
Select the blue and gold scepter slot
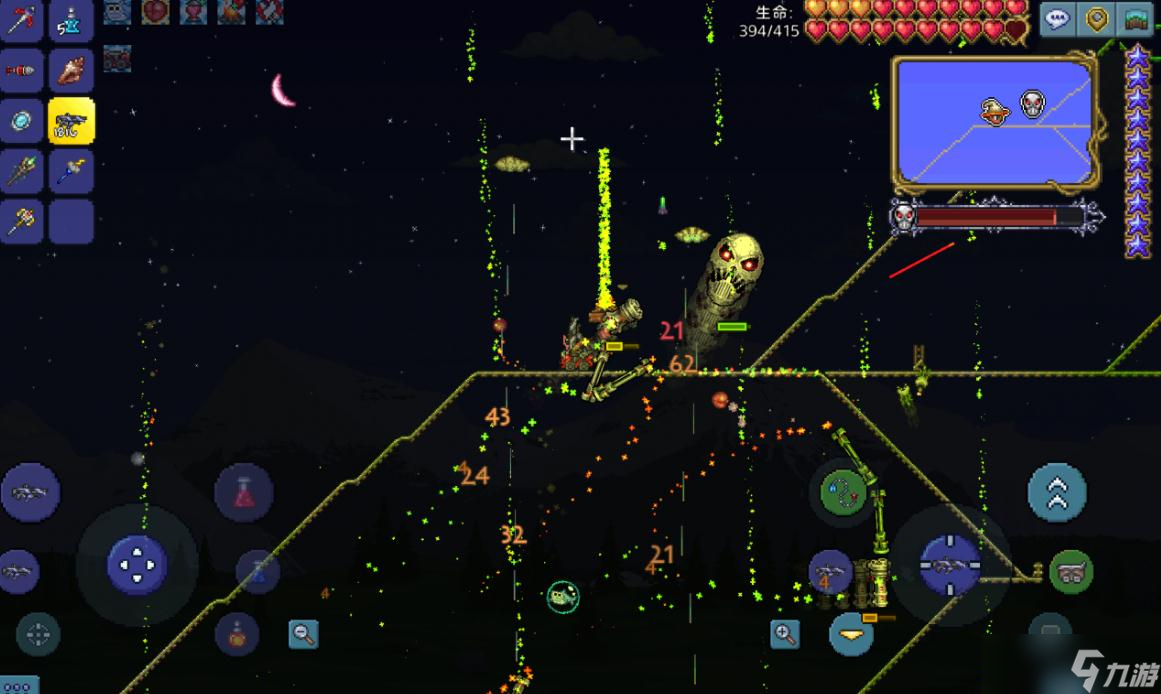point(71,172)
